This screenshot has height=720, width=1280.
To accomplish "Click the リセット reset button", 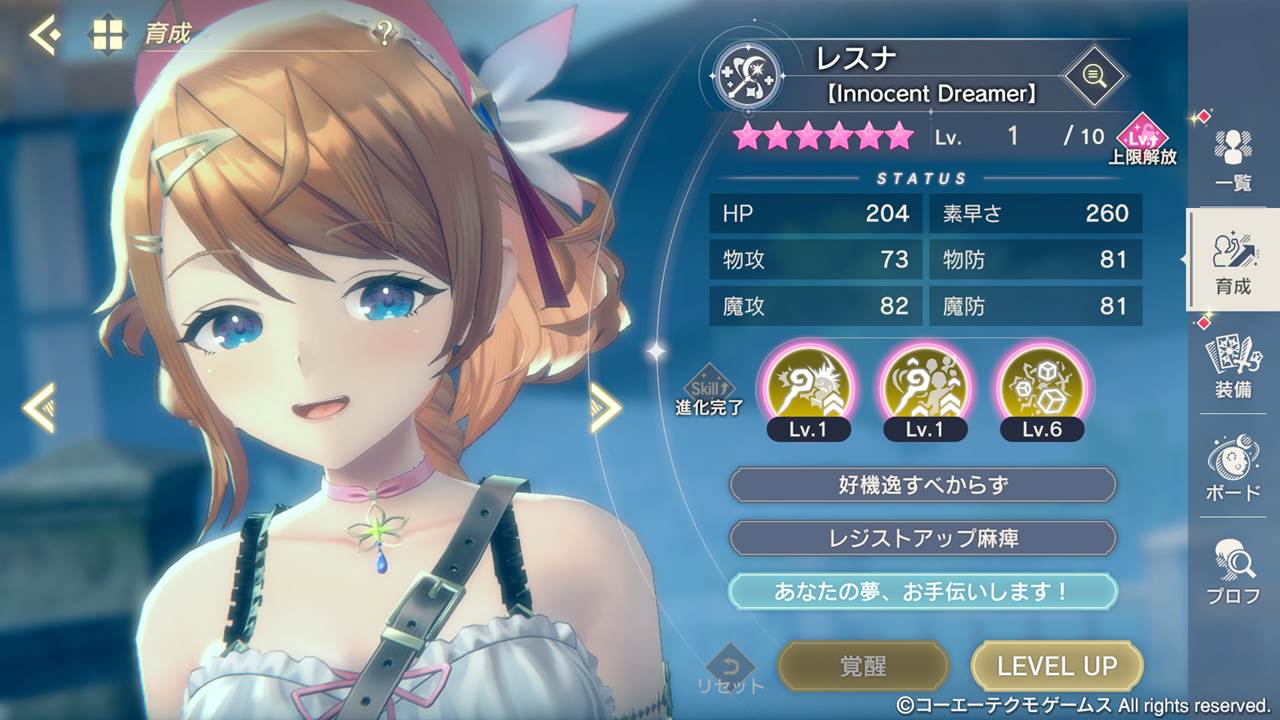I will point(730,670).
